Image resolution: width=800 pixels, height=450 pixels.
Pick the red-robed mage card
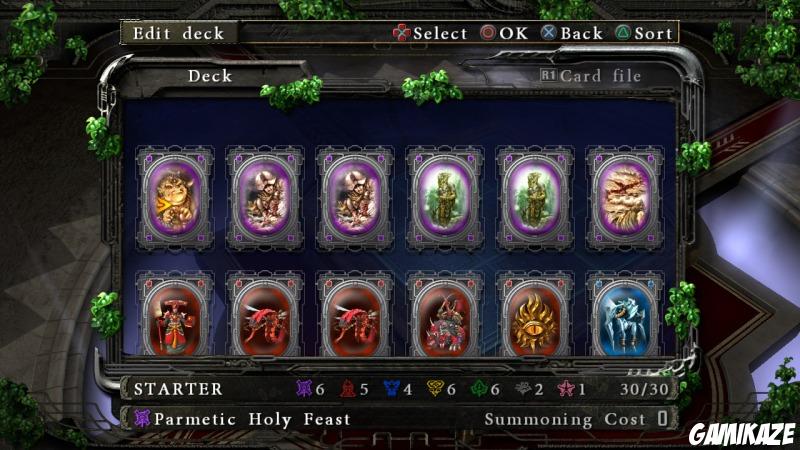175,319
